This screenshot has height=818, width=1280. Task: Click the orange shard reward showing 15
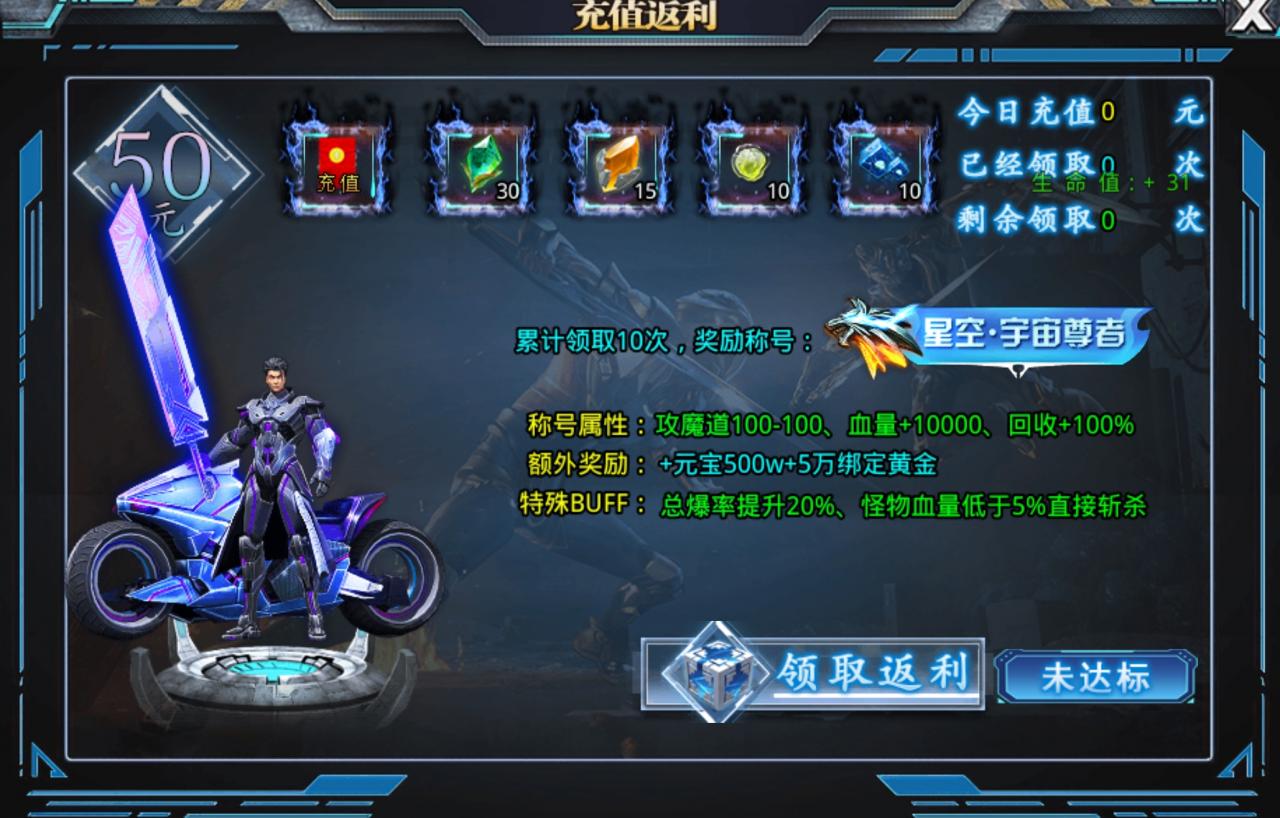pyautogui.click(x=618, y=163)
